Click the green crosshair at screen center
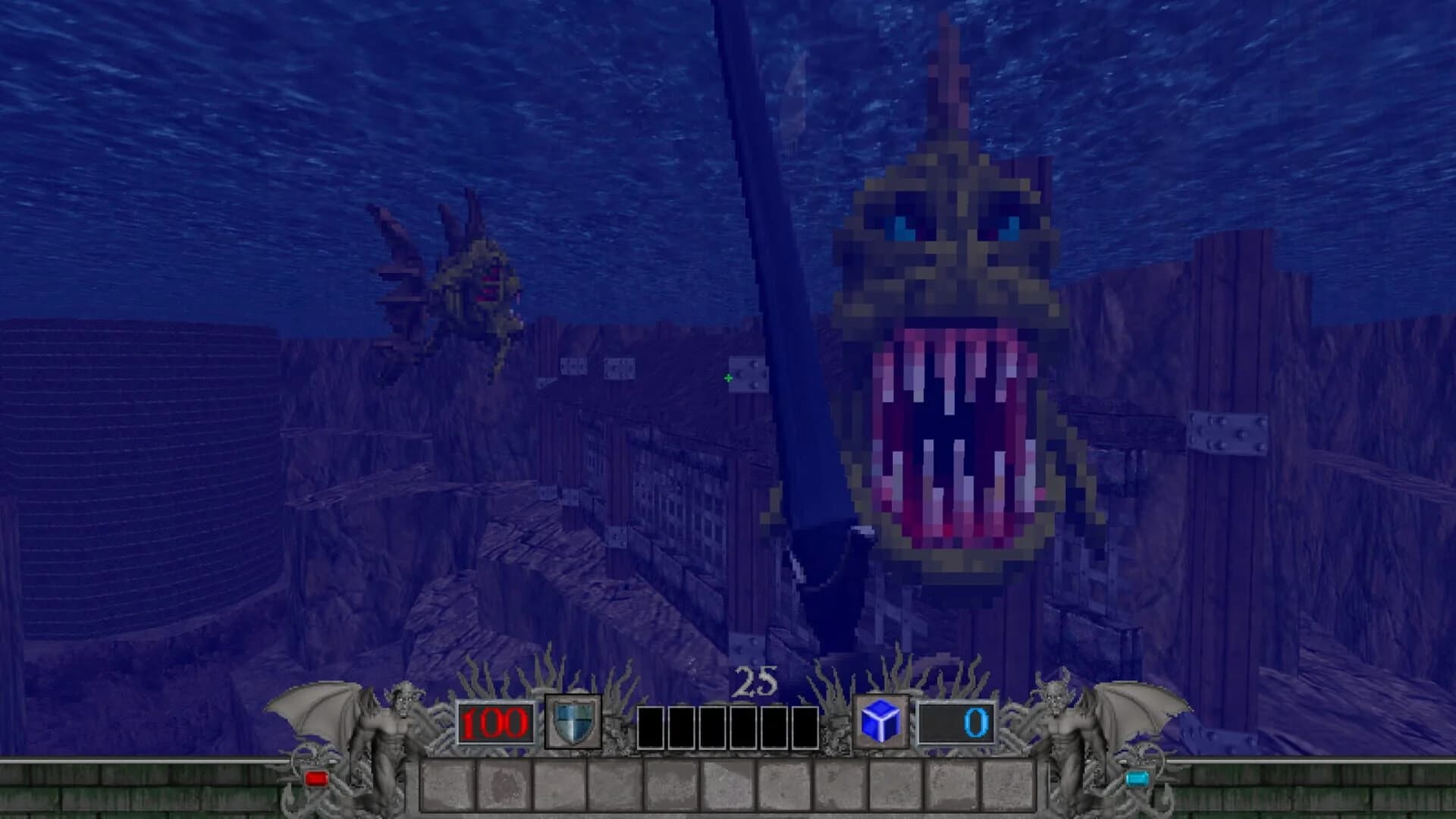Viewport: 1456px width, 819px height. point(726,377)
